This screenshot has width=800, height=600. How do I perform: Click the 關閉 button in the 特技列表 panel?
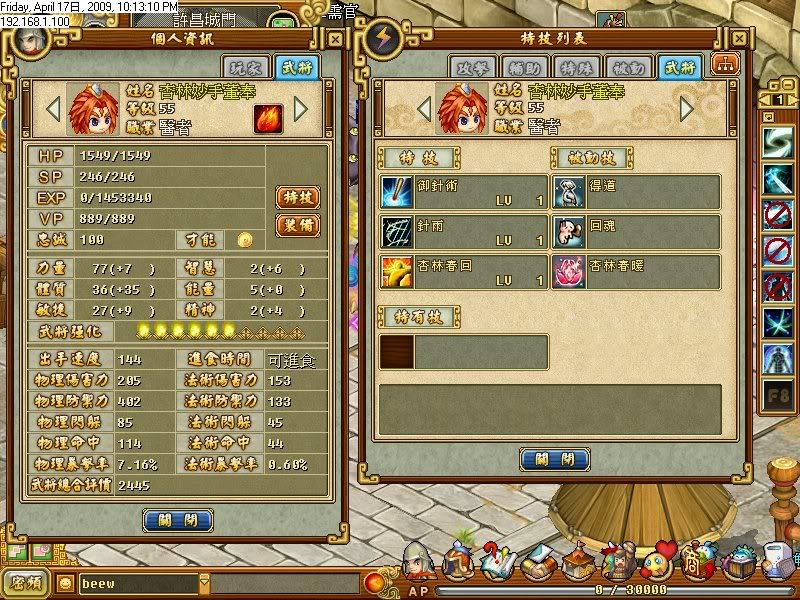click(x=553, y=459)
